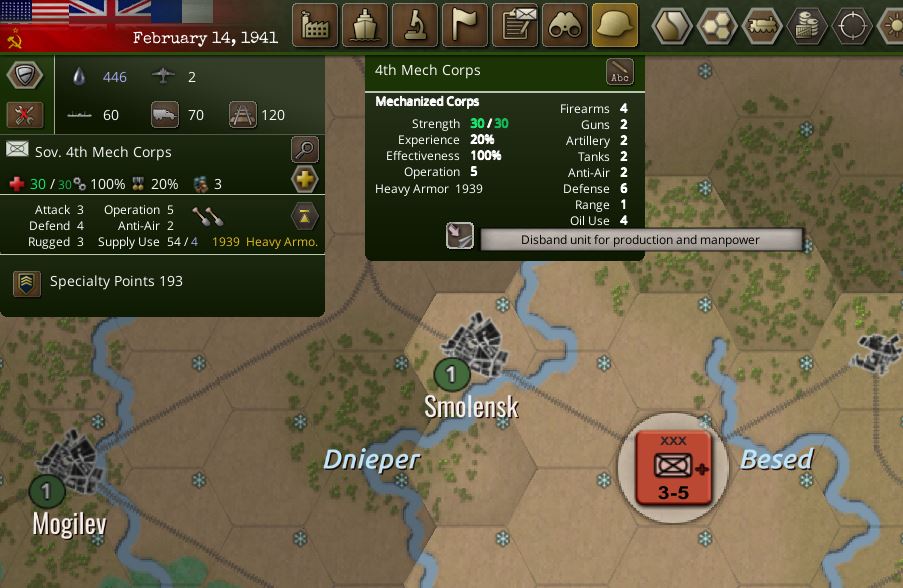Open the microscope research menu
Image resolution: width=903 pixels, height=588 pixels.
pyautogui.click(x=415, y=25)
